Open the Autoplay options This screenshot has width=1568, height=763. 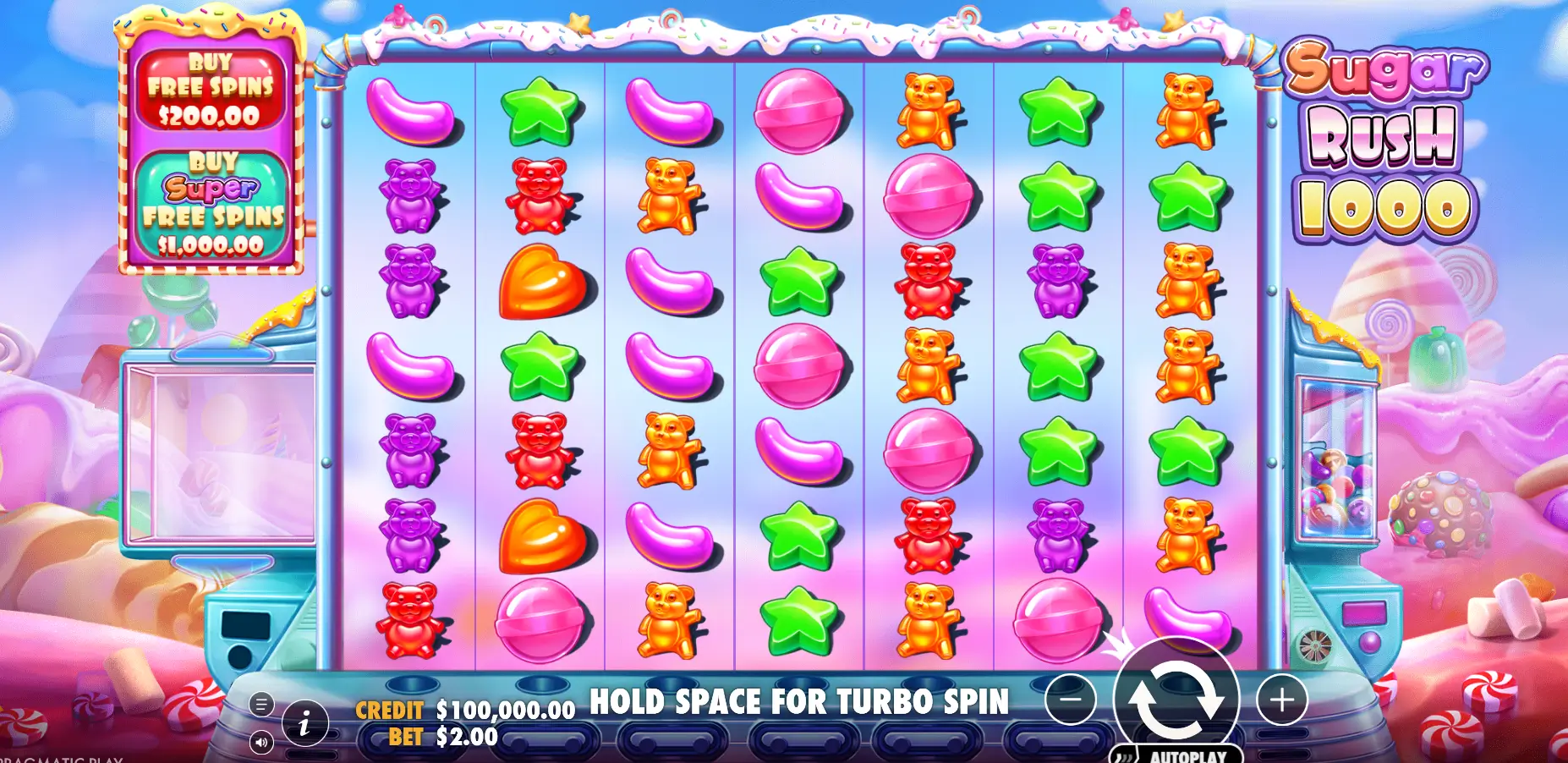[1177, 755]
